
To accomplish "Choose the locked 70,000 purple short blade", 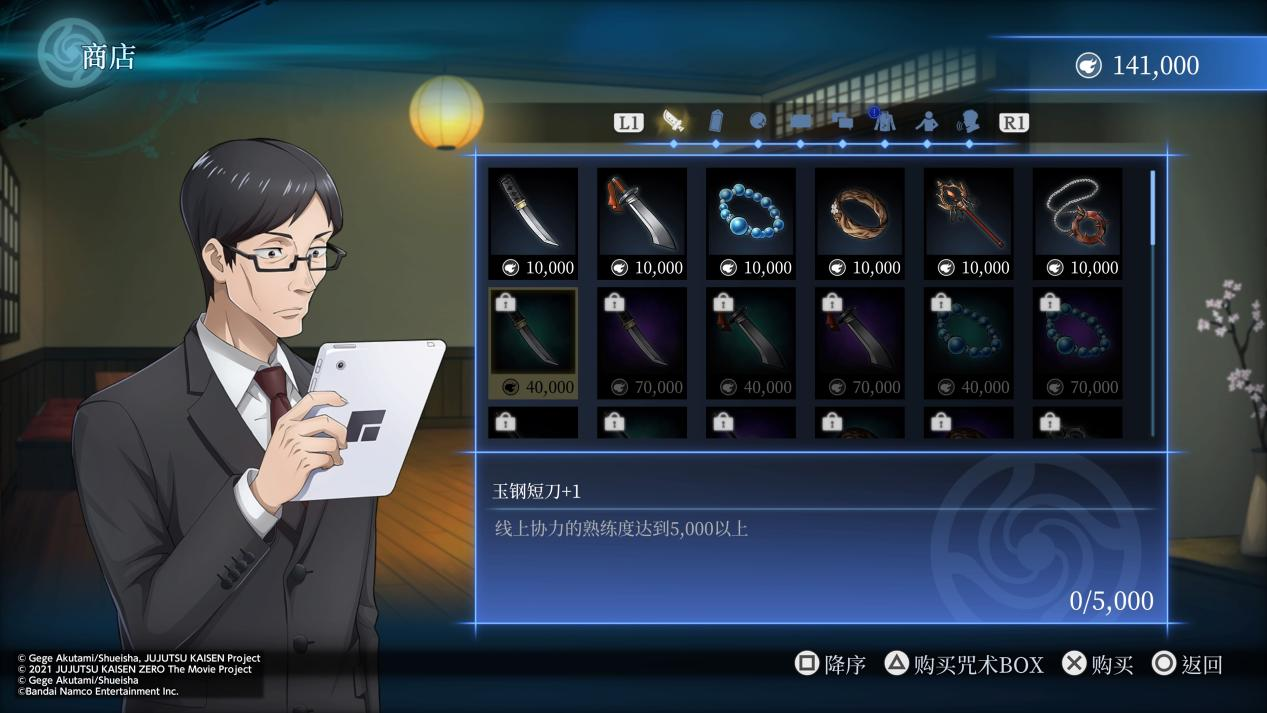I will point(642,343).
